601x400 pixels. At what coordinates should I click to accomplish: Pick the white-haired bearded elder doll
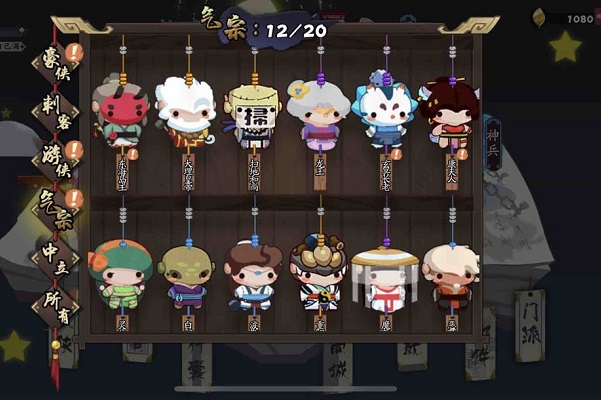188,108
